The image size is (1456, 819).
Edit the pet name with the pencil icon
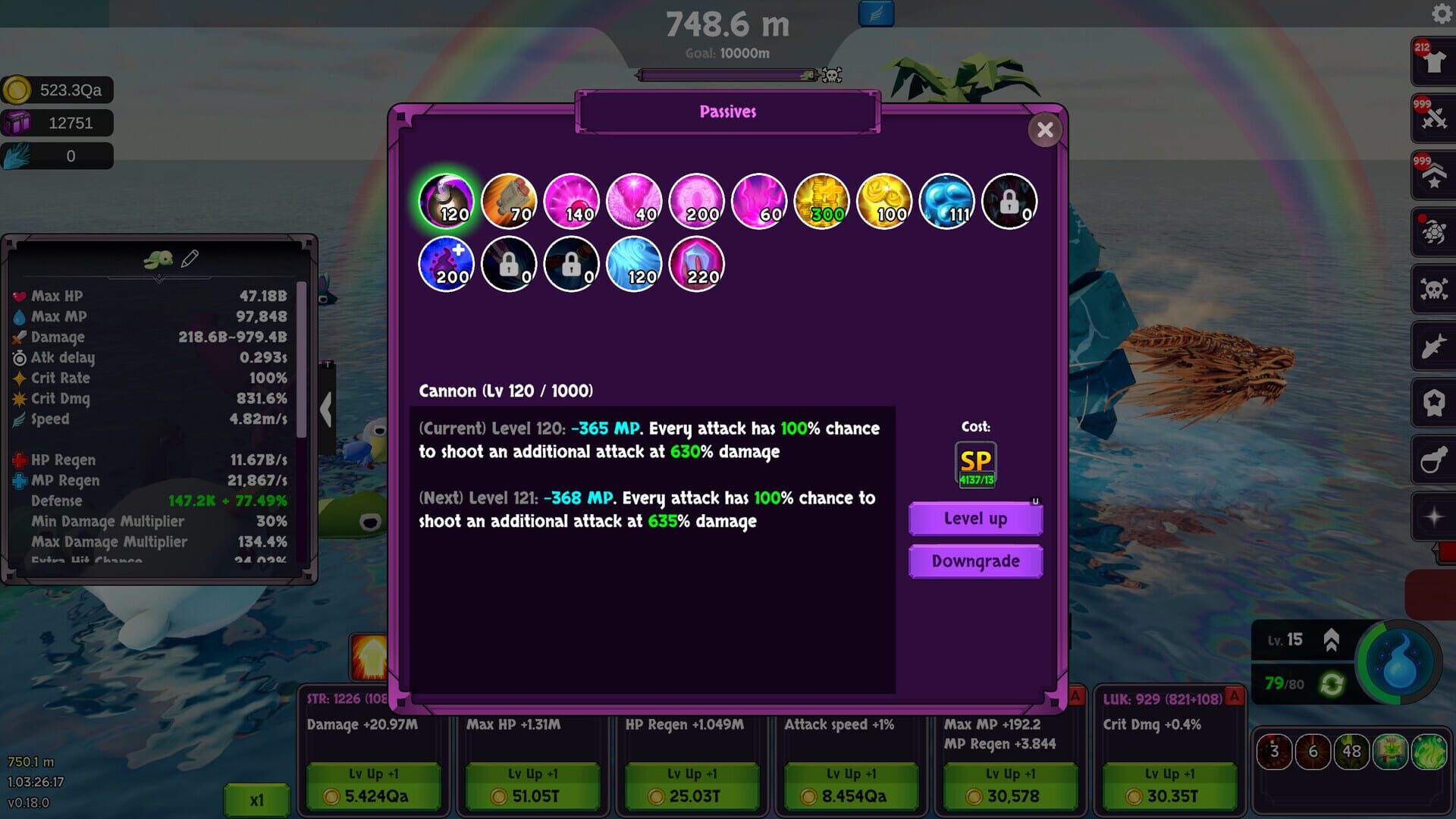(190, 259)
